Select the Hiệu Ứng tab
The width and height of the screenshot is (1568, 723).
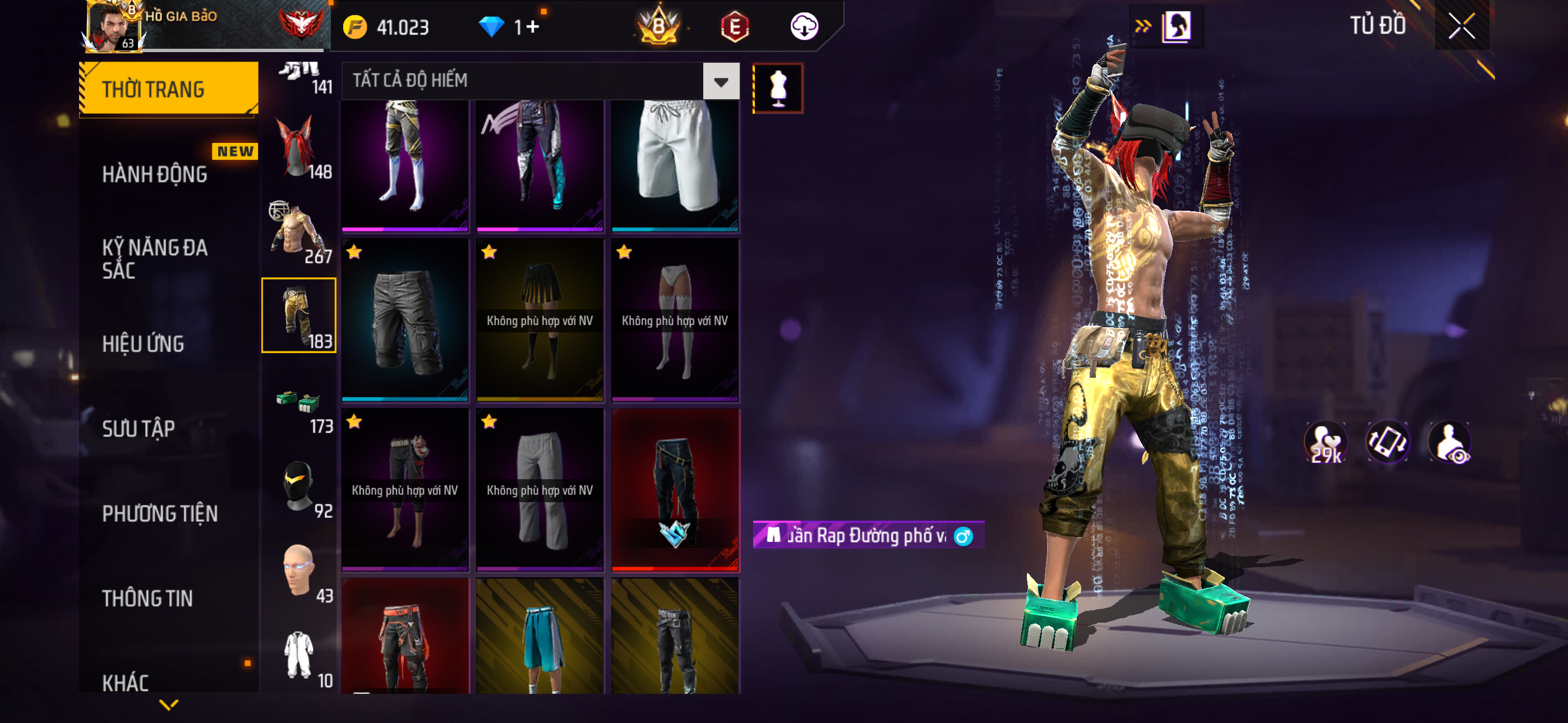point(143,344)
